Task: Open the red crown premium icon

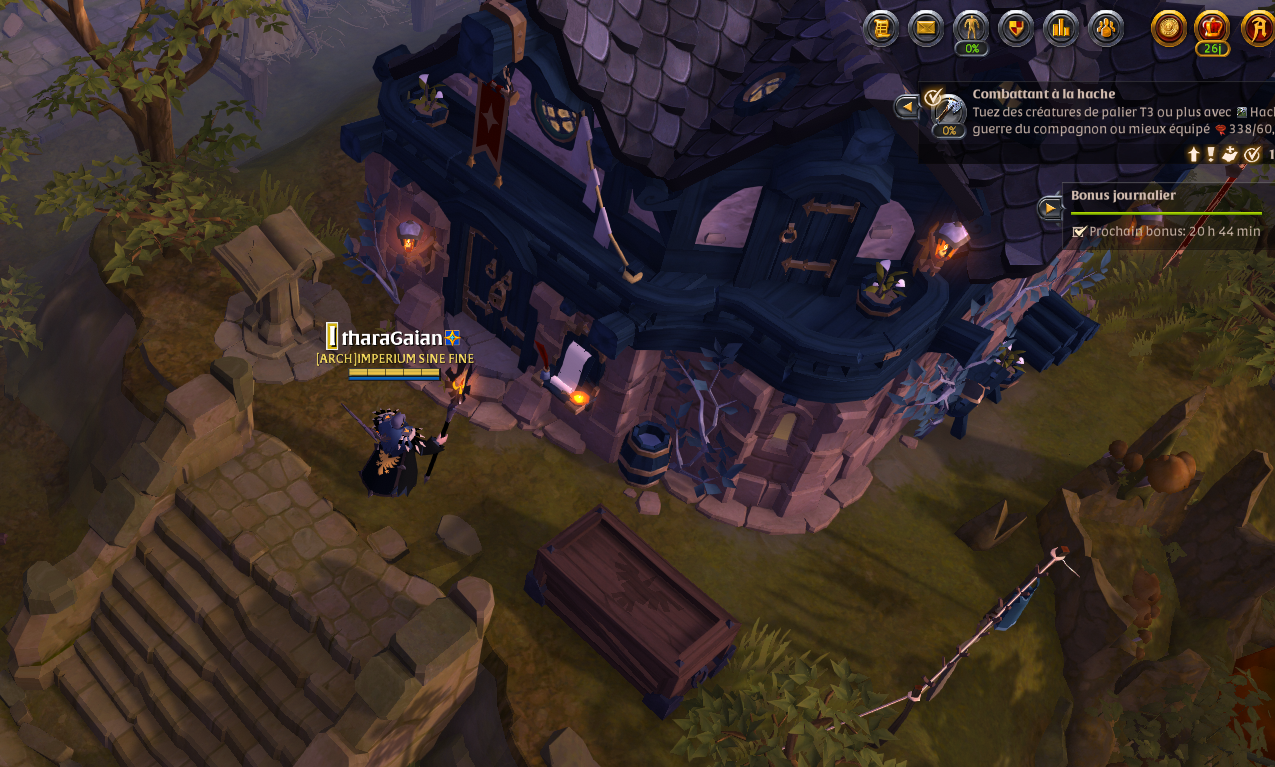Action: pyautogui.click(x=1212, y=27)
